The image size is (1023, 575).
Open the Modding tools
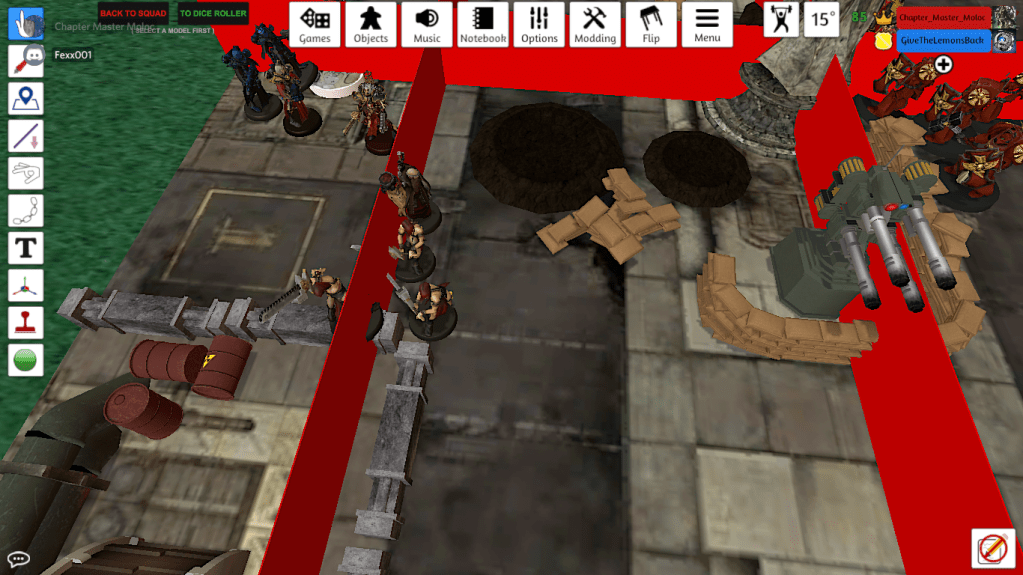click(595, 24)
